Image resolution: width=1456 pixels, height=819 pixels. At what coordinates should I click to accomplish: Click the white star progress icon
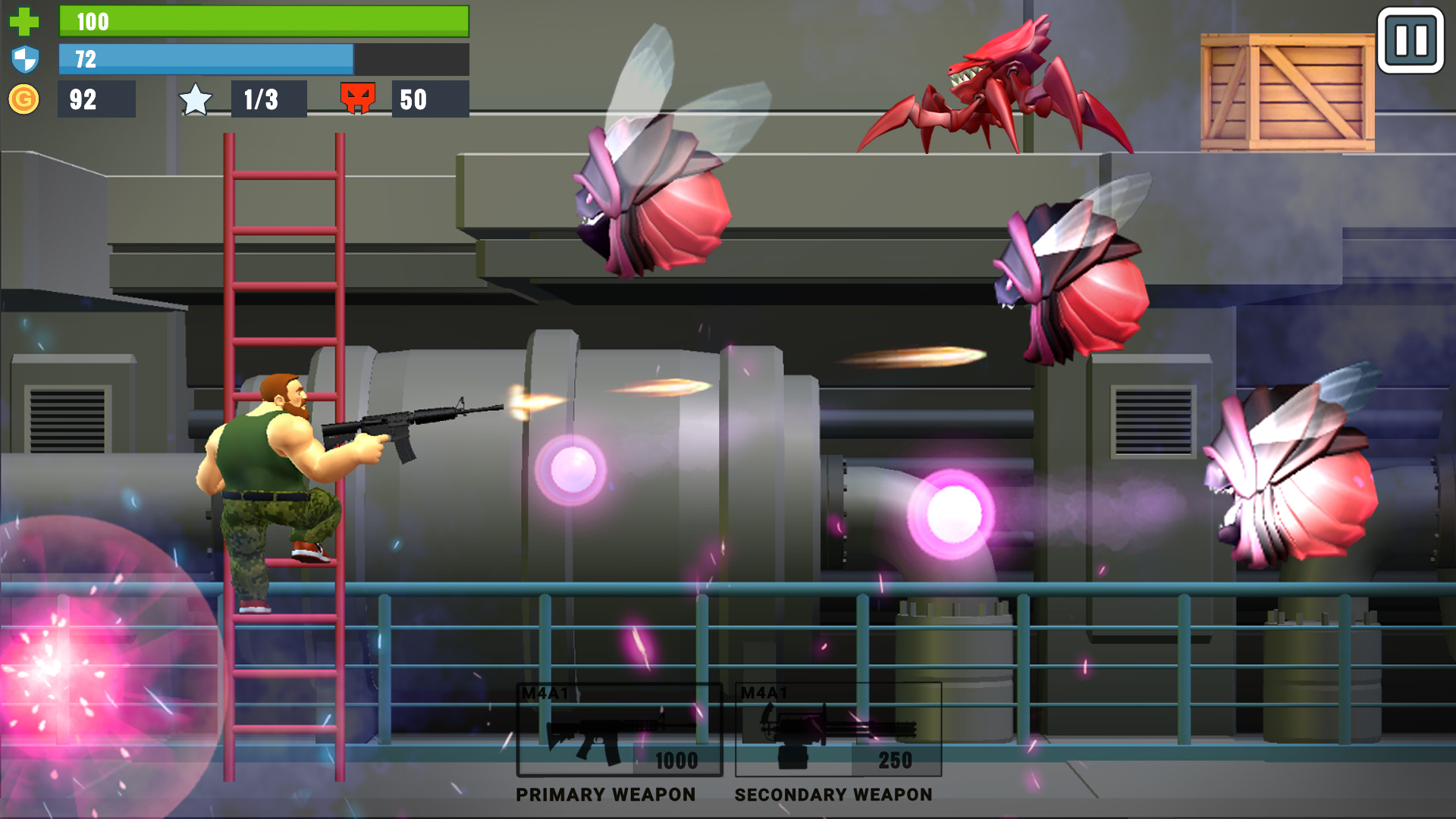[195, 98]
